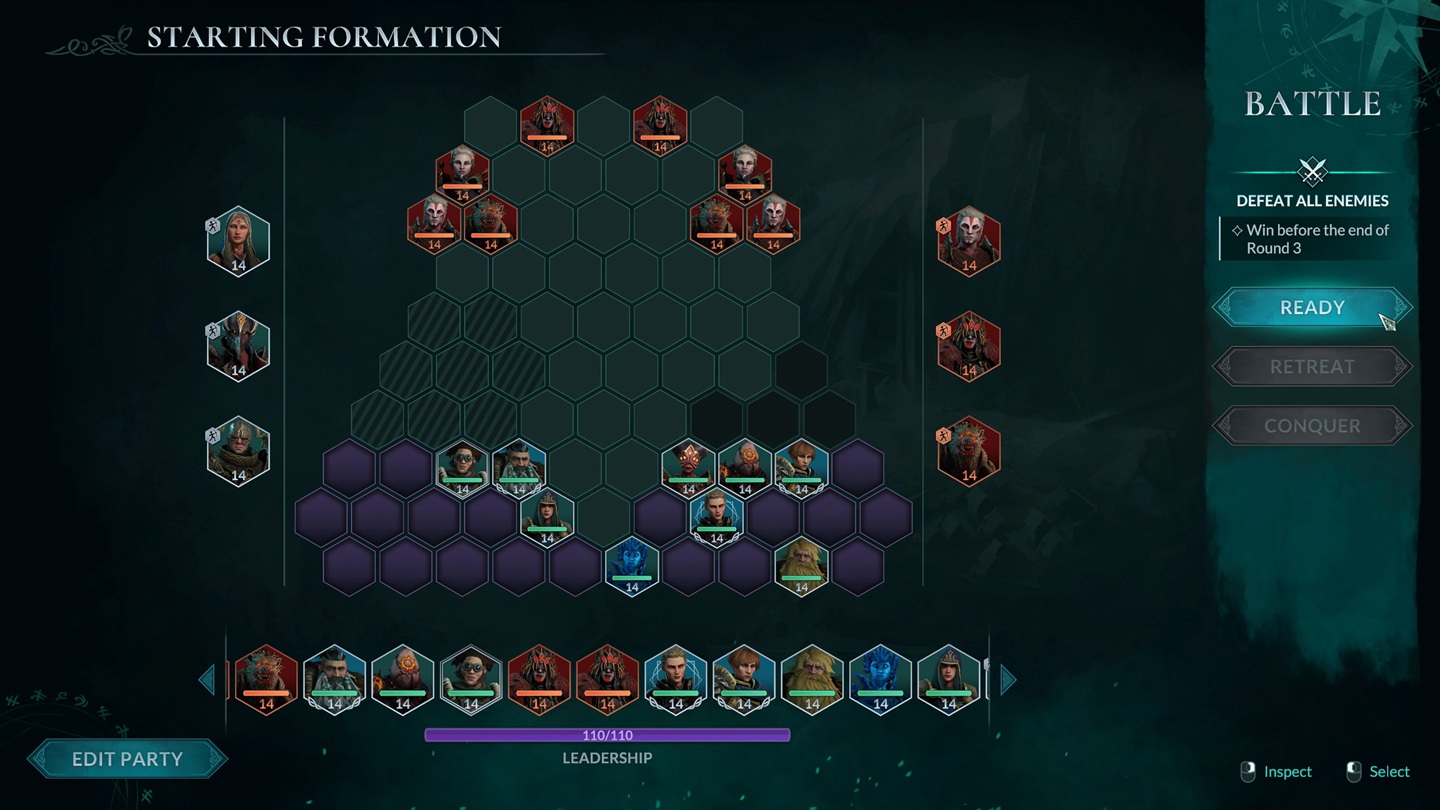Screen dimensions: 1440x810
Task: Choose the RETREAT option
Action: click(x=1312, y=367)
